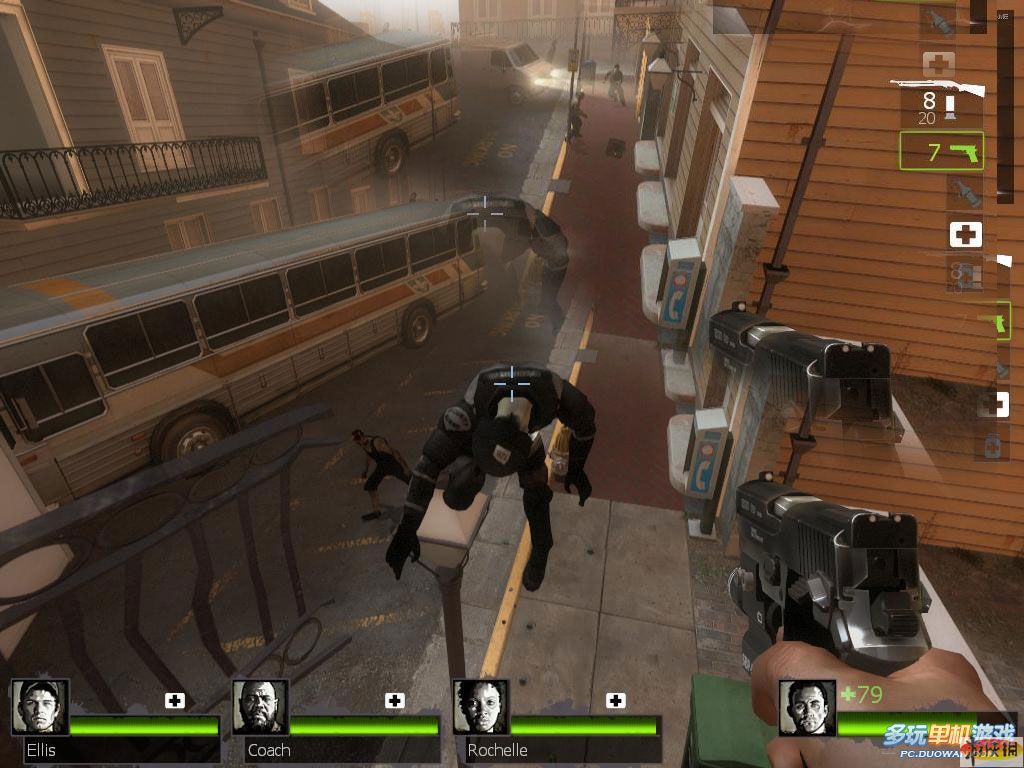This screenshot has width=1024, height=768.
Task: Select Coach's survivor portrait
Action: tap(260, 707)
